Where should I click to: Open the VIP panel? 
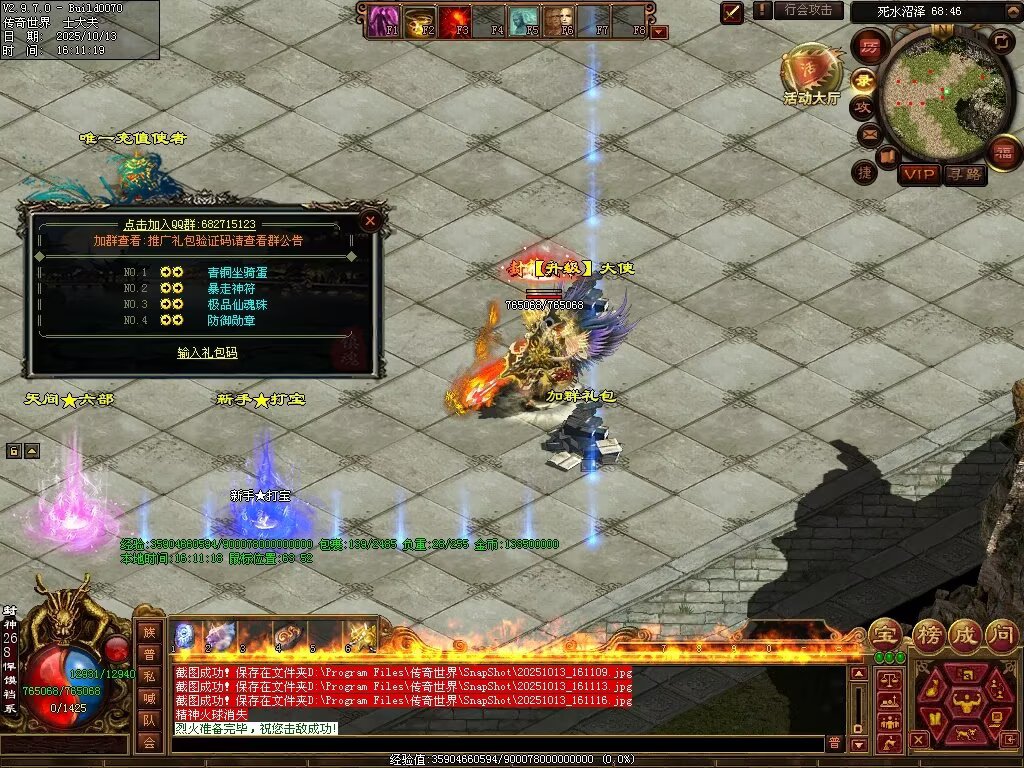tap(918, 175)
